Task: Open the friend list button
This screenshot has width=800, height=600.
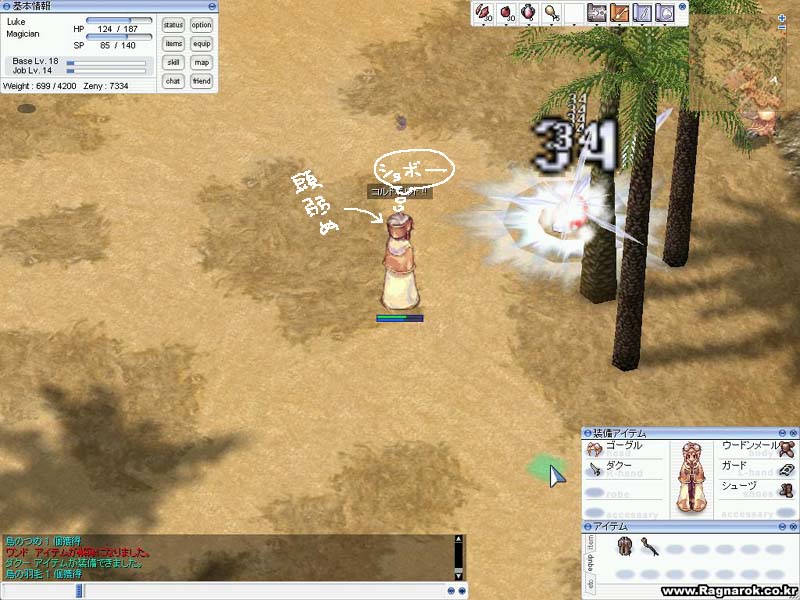Action: 201,81
